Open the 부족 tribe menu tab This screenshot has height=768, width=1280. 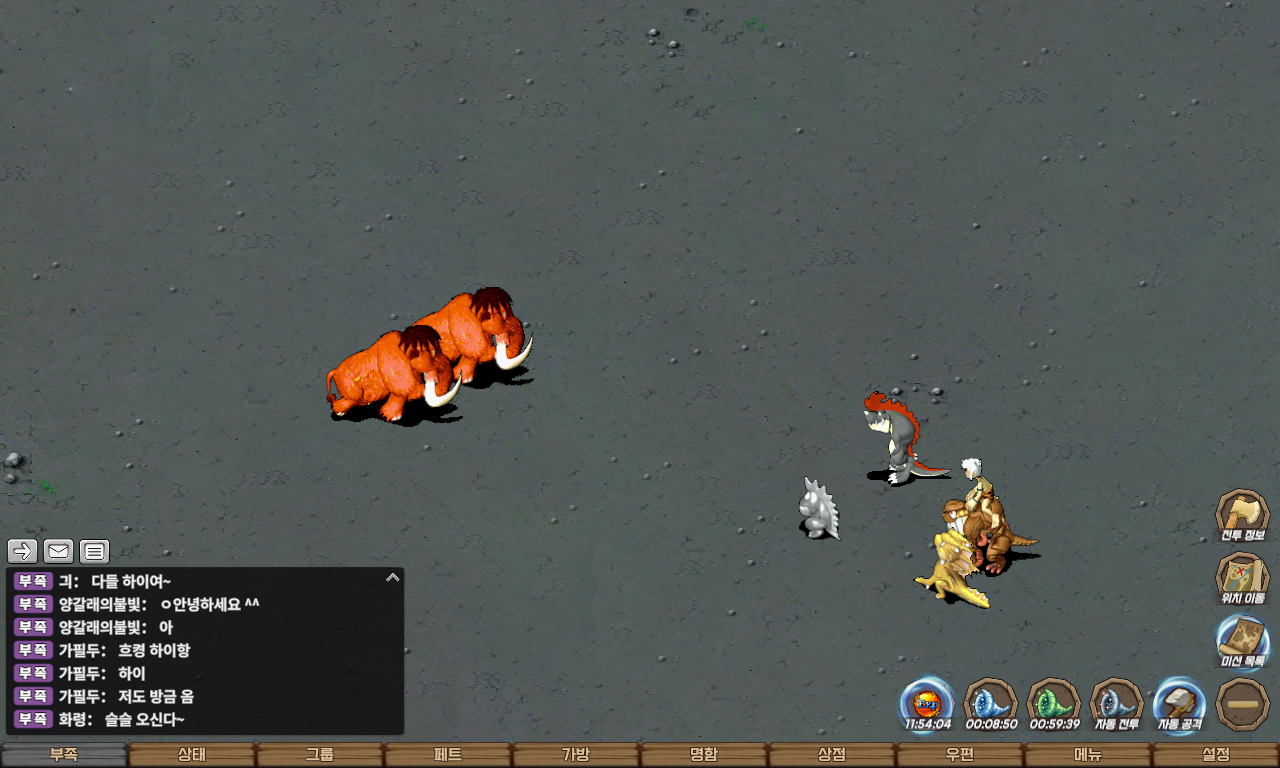tap(64, 755)
